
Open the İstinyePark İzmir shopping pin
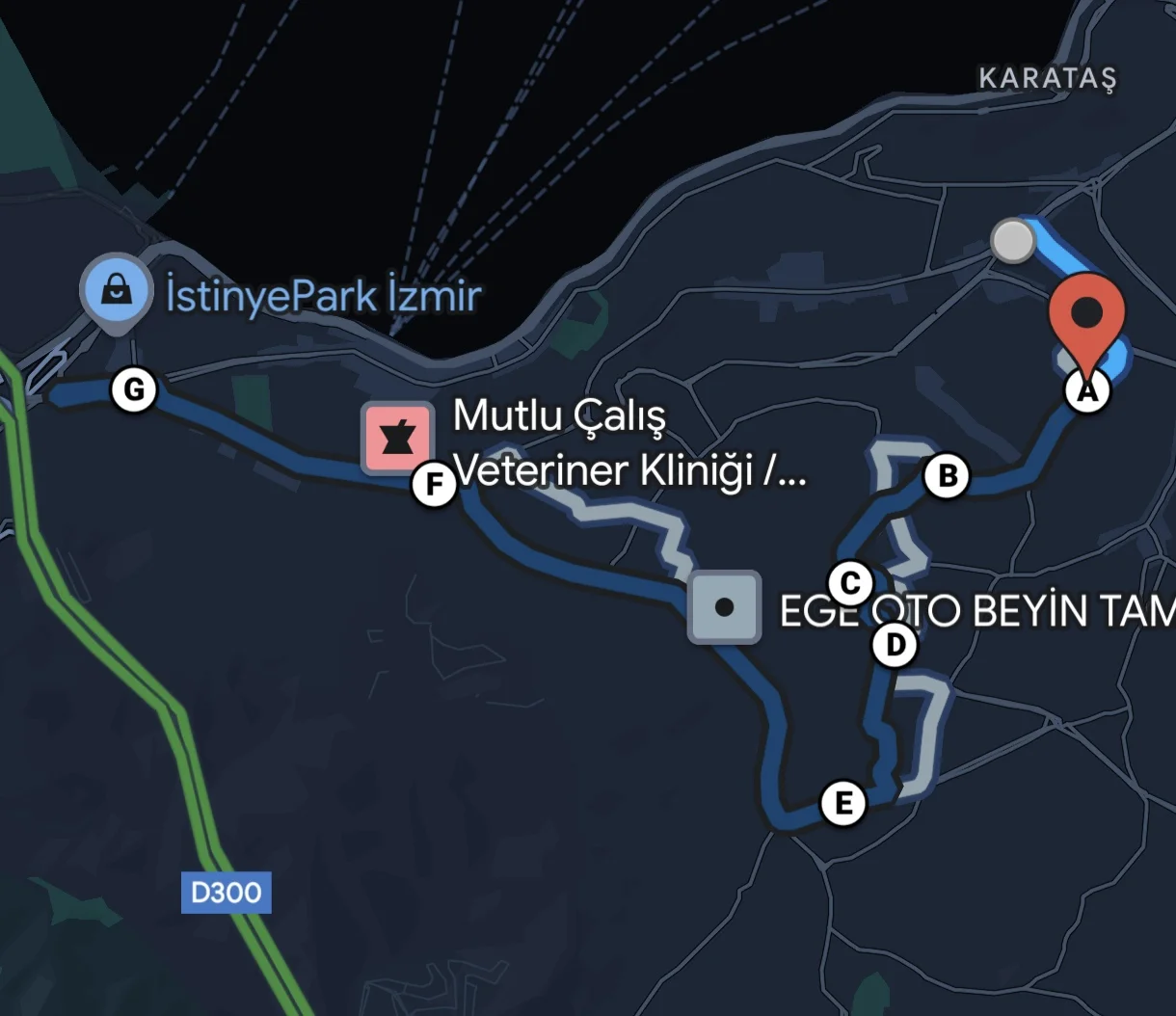click(x=117, y=289)
